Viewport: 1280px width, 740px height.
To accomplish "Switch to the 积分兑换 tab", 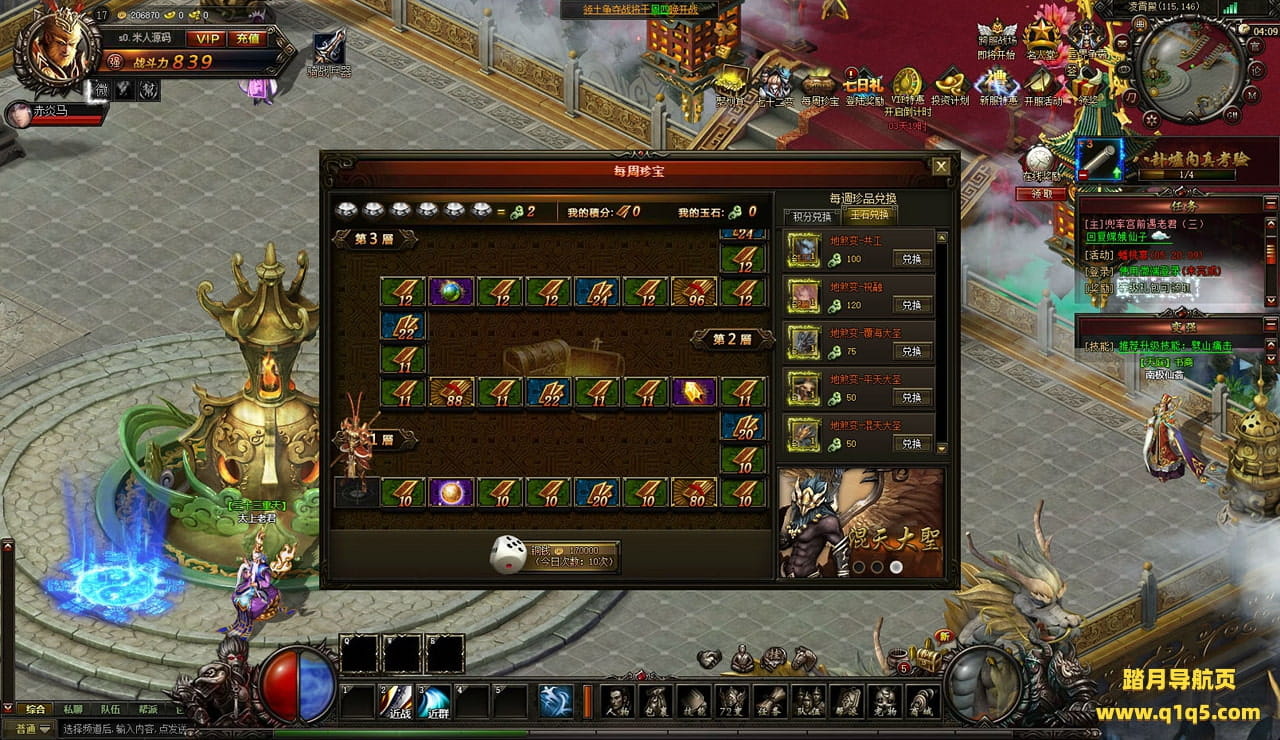I will [812, 216].
